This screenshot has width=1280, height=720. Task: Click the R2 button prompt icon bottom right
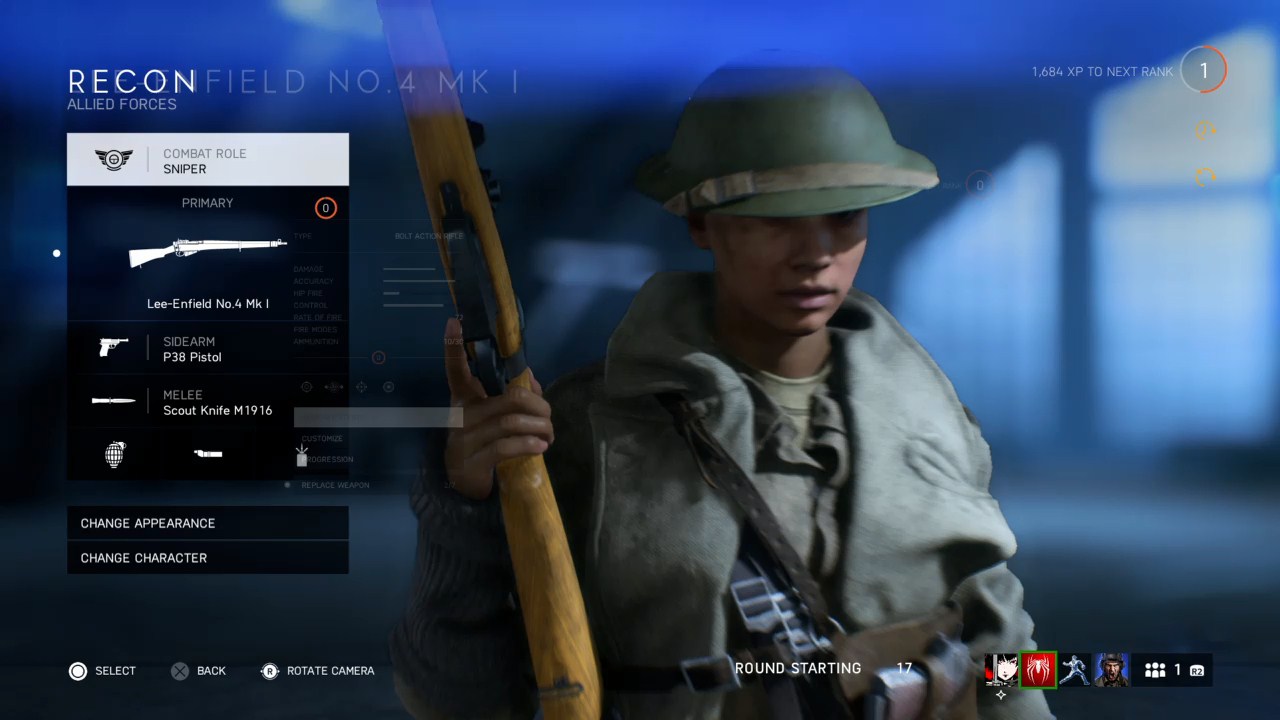tap(1196, 670)
